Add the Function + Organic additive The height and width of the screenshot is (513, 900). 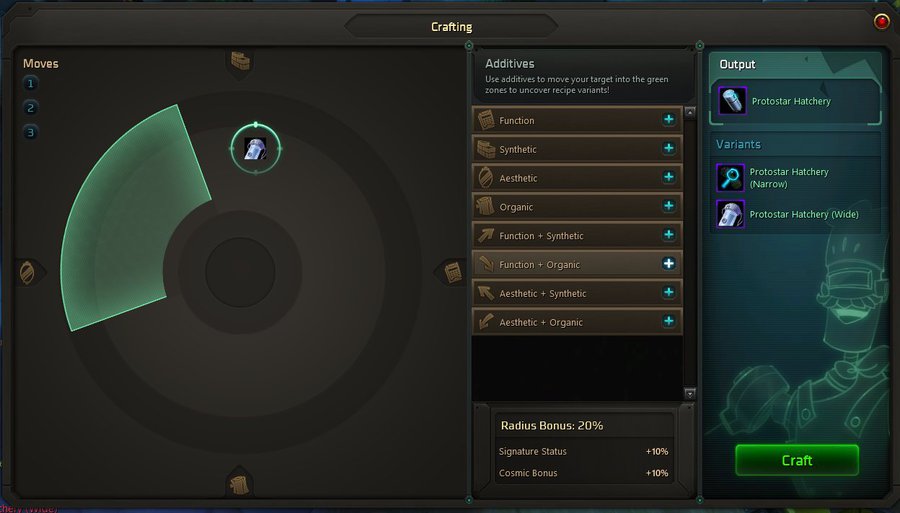tap(668, 264)
